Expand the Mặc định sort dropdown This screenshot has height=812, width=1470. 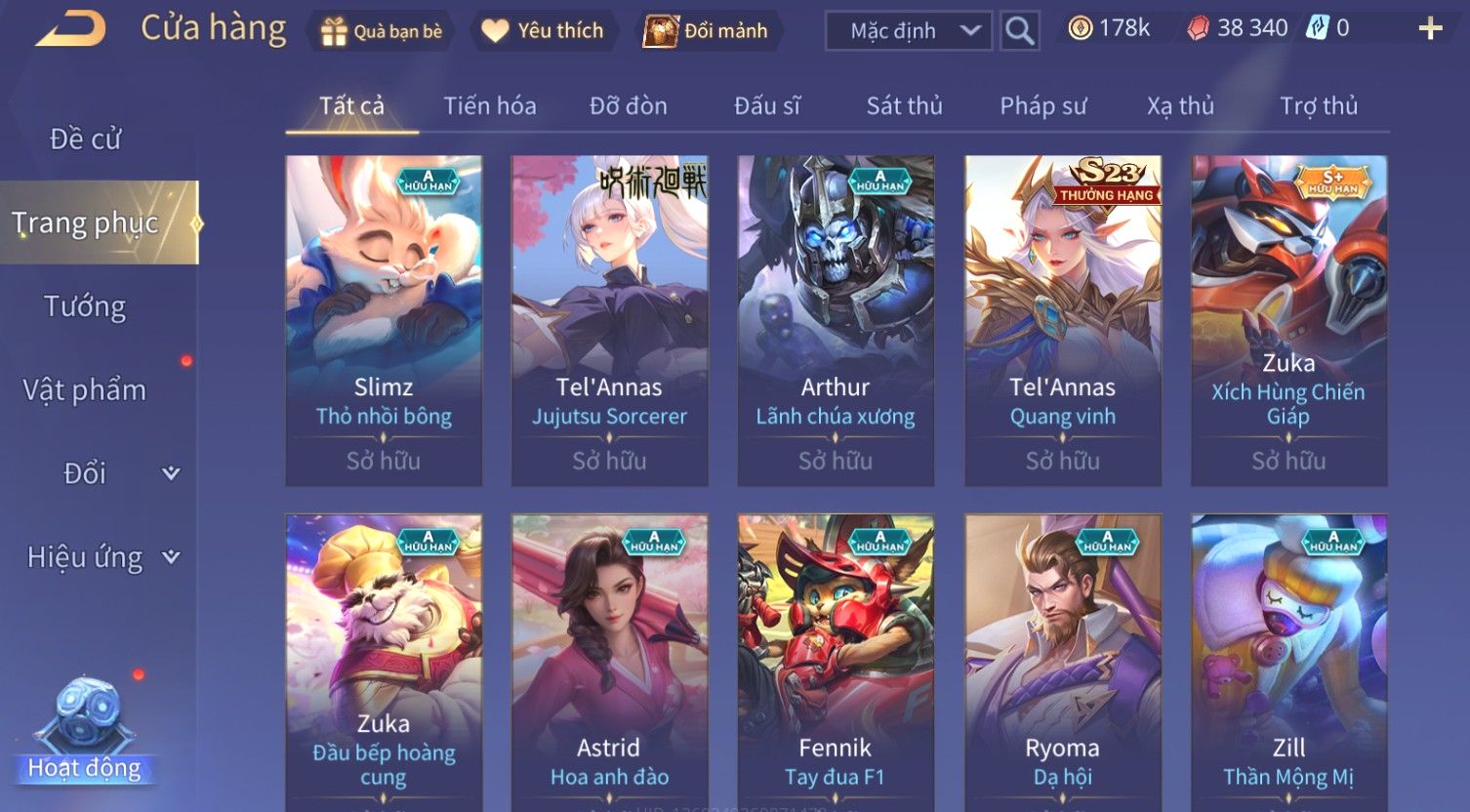pyautogui.click(x=908, y=31)
